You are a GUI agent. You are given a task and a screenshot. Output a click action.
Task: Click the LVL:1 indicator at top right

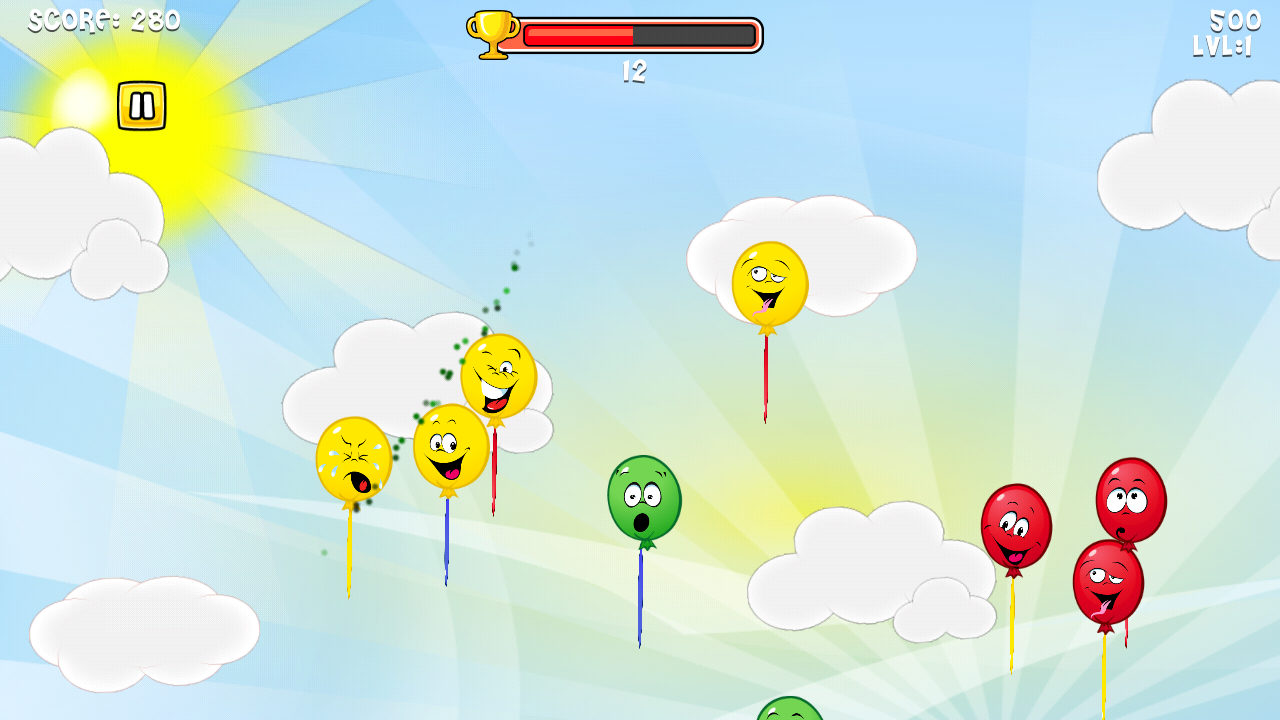[1221, 45]
